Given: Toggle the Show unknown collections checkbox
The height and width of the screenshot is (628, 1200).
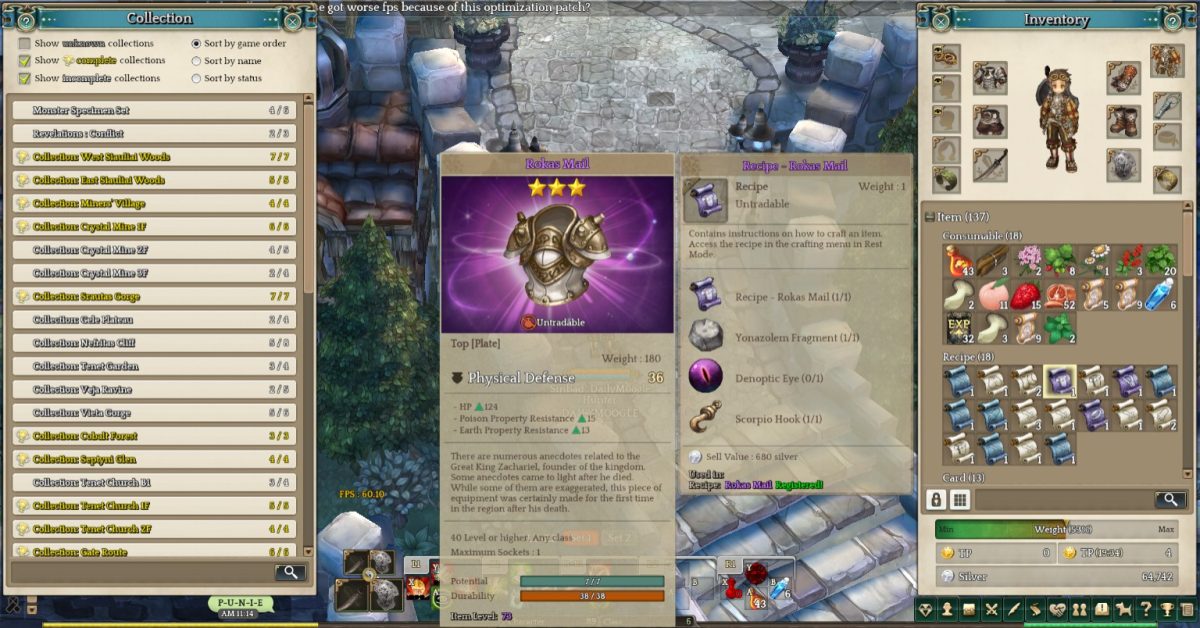Looking at the screenshot, I should point(25,44).
